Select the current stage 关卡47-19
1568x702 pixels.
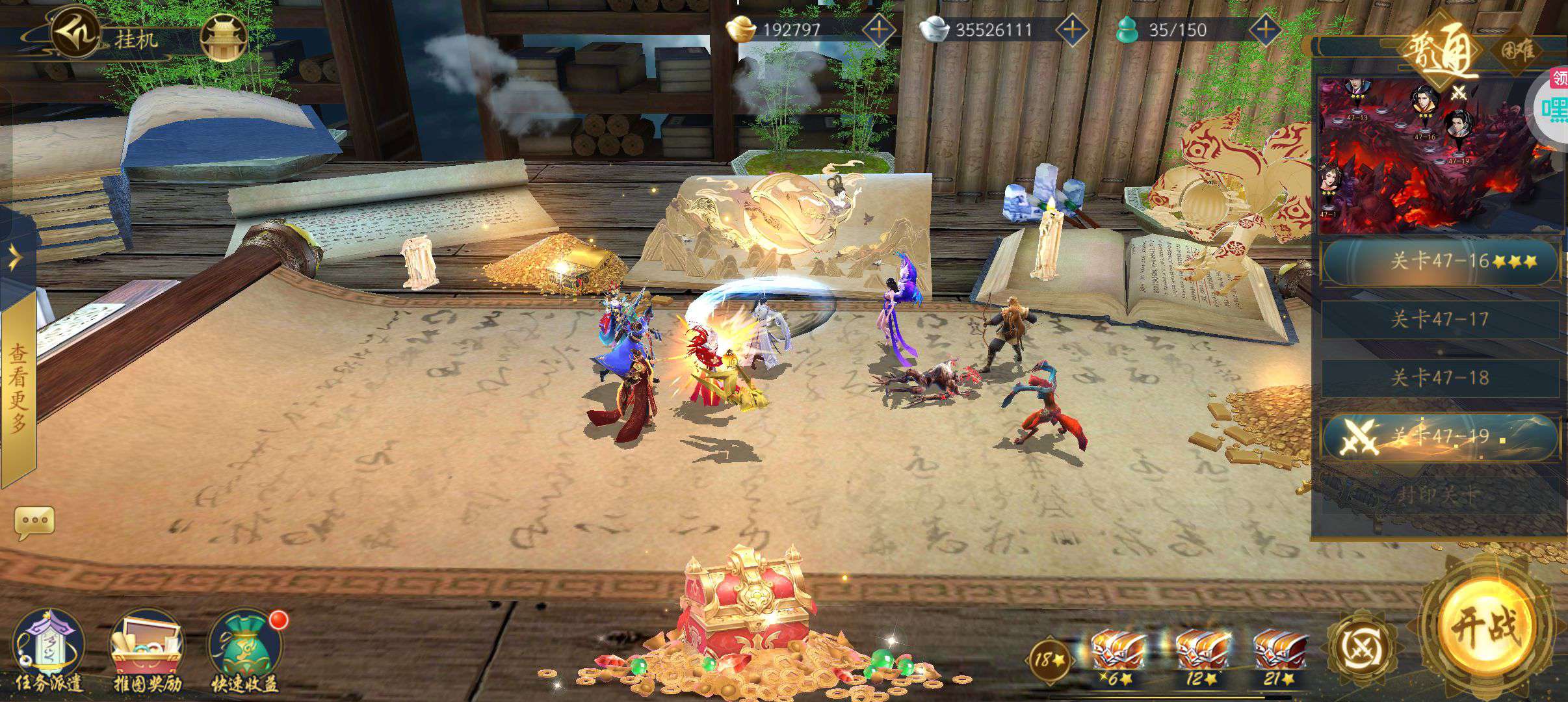point(1440,436)
